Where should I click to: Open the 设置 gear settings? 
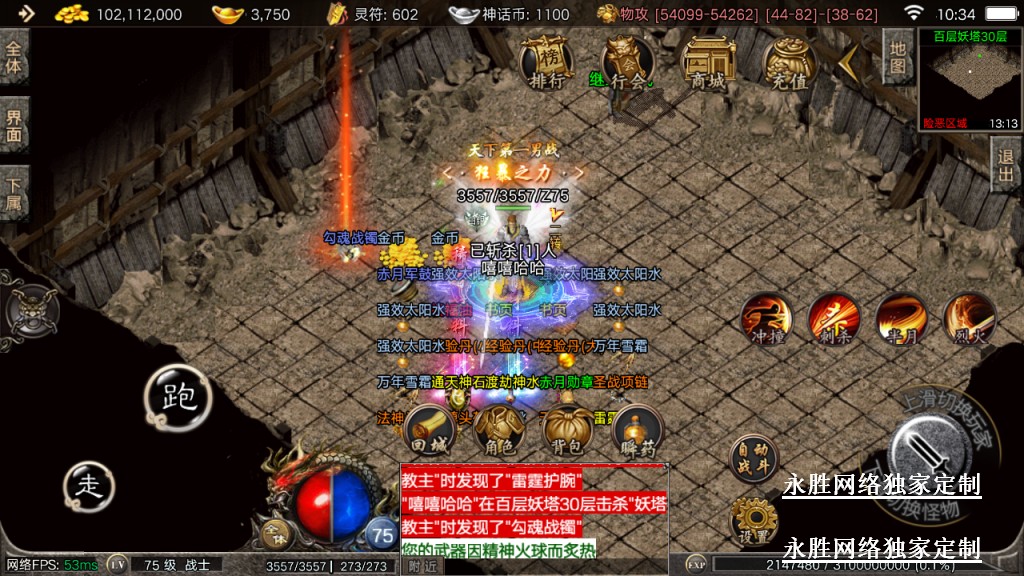click(x=753, y=522)
